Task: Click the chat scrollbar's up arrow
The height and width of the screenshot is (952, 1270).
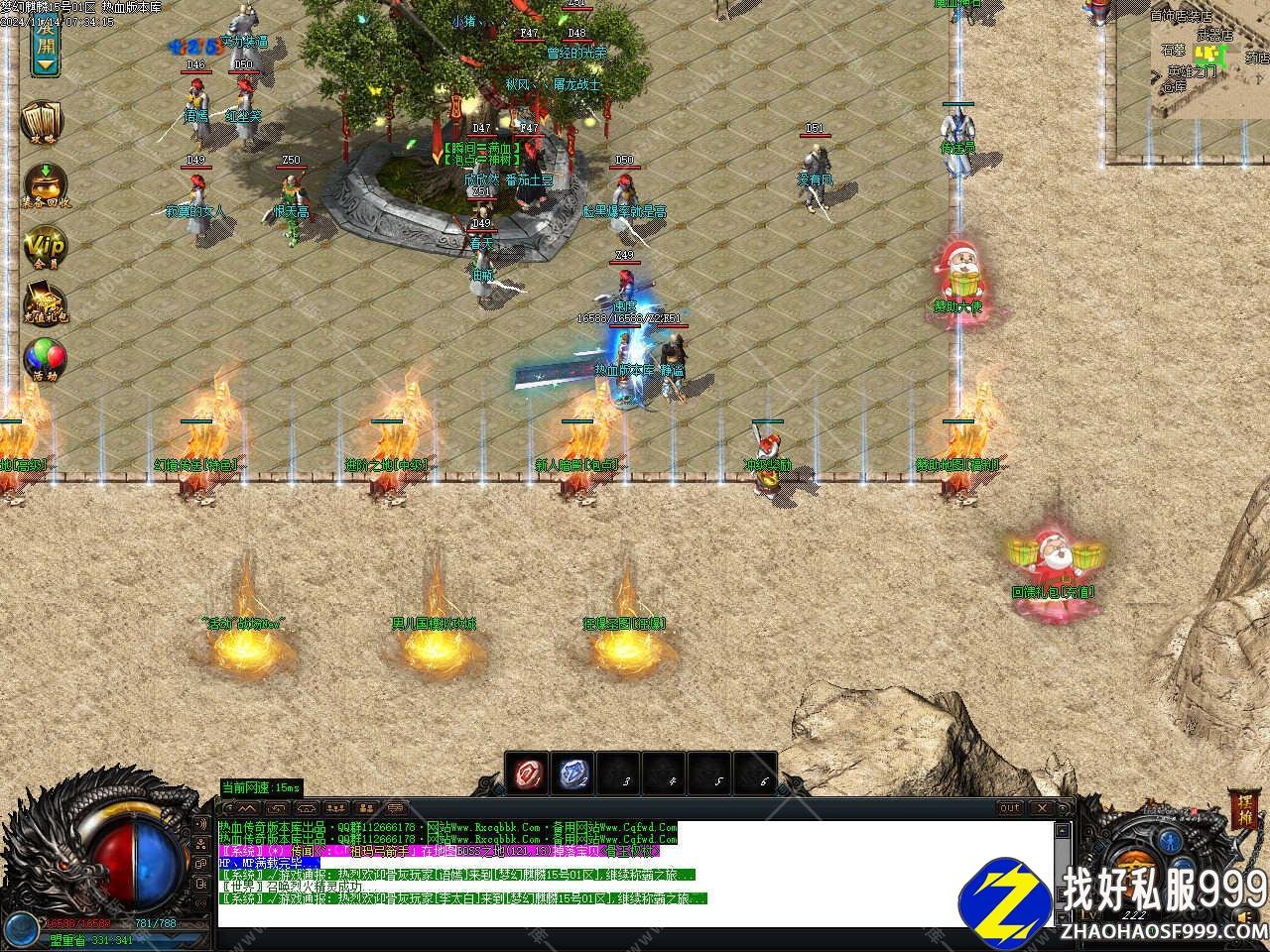Action: pos(1064,831)
